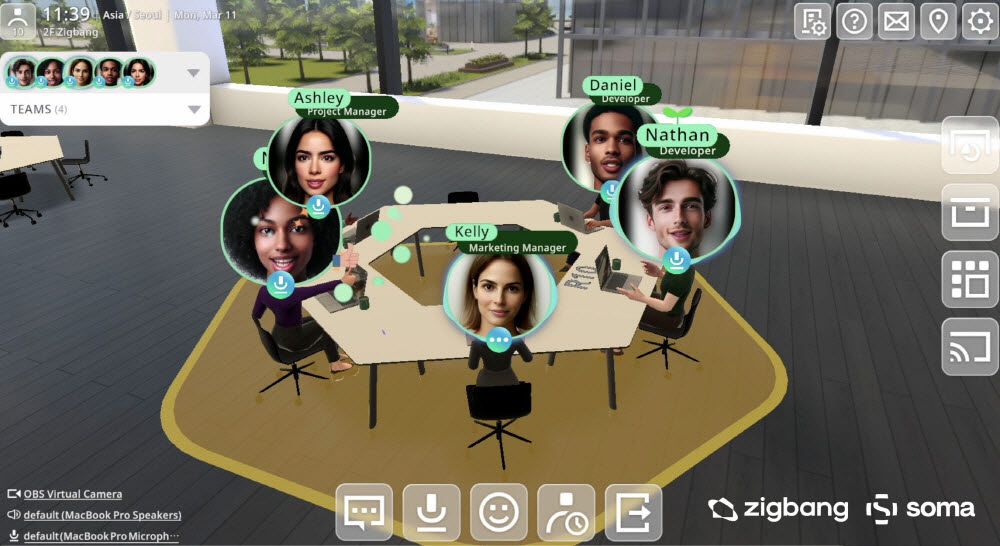Open the chat speech bubble

coord(364,512)
